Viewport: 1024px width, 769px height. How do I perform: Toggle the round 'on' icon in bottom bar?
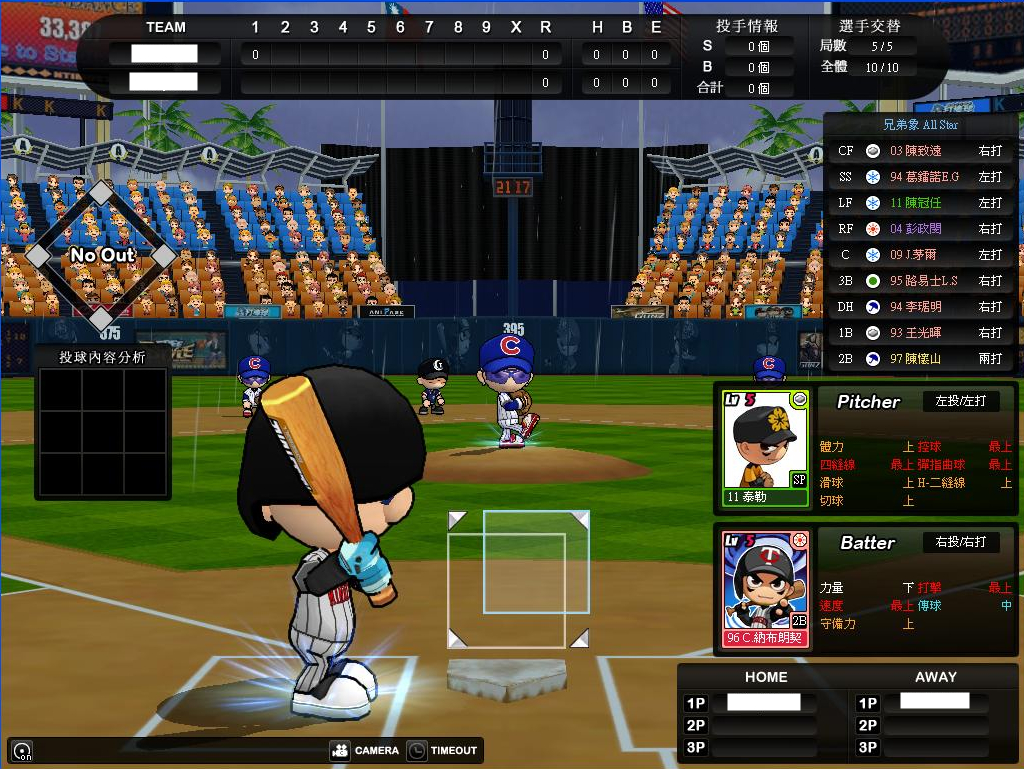tap(21, 751)
